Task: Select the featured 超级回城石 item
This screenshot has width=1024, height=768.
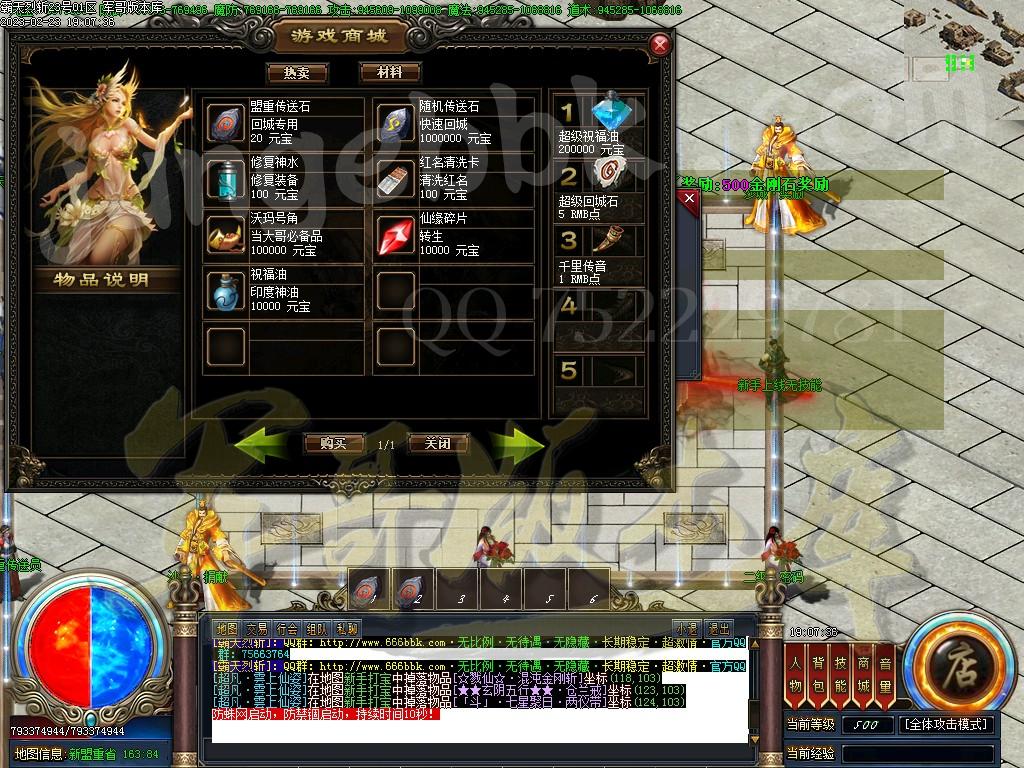Action: [608, 175]
